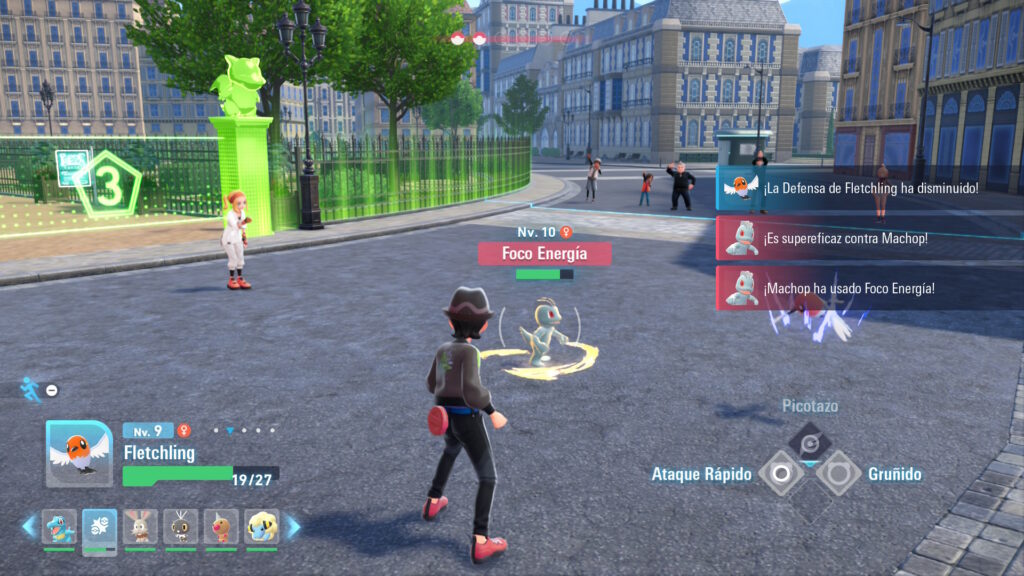Click the Foco Energía label above Machop
The width and height of the screenshot is (1024, 576).
click(544, 254)
